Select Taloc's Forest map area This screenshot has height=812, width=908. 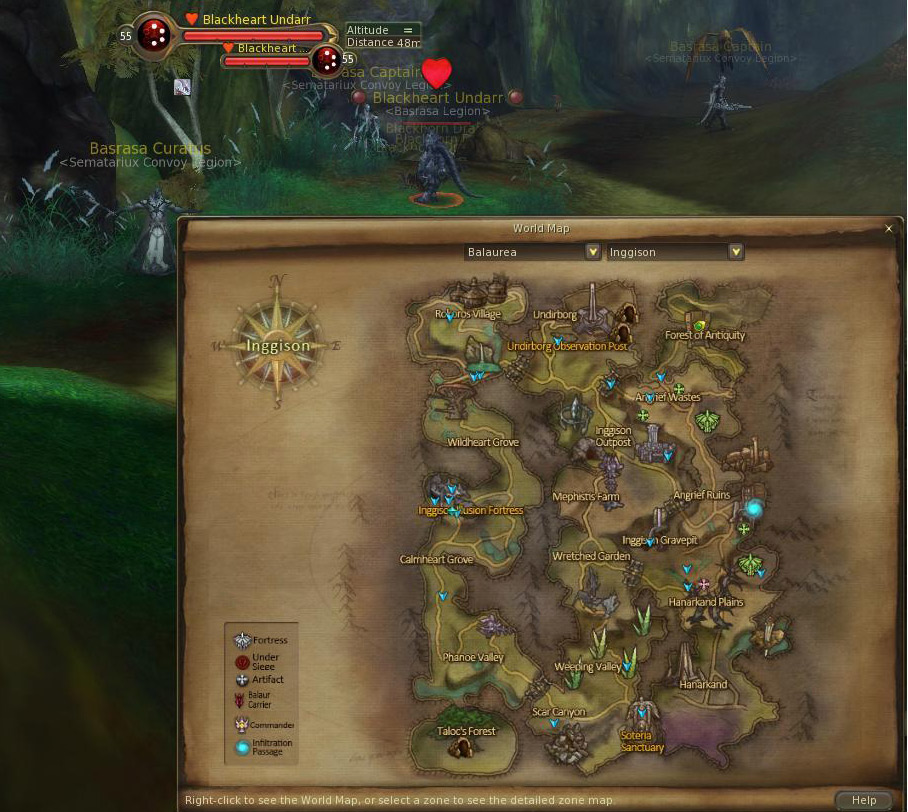coord(466,731)
